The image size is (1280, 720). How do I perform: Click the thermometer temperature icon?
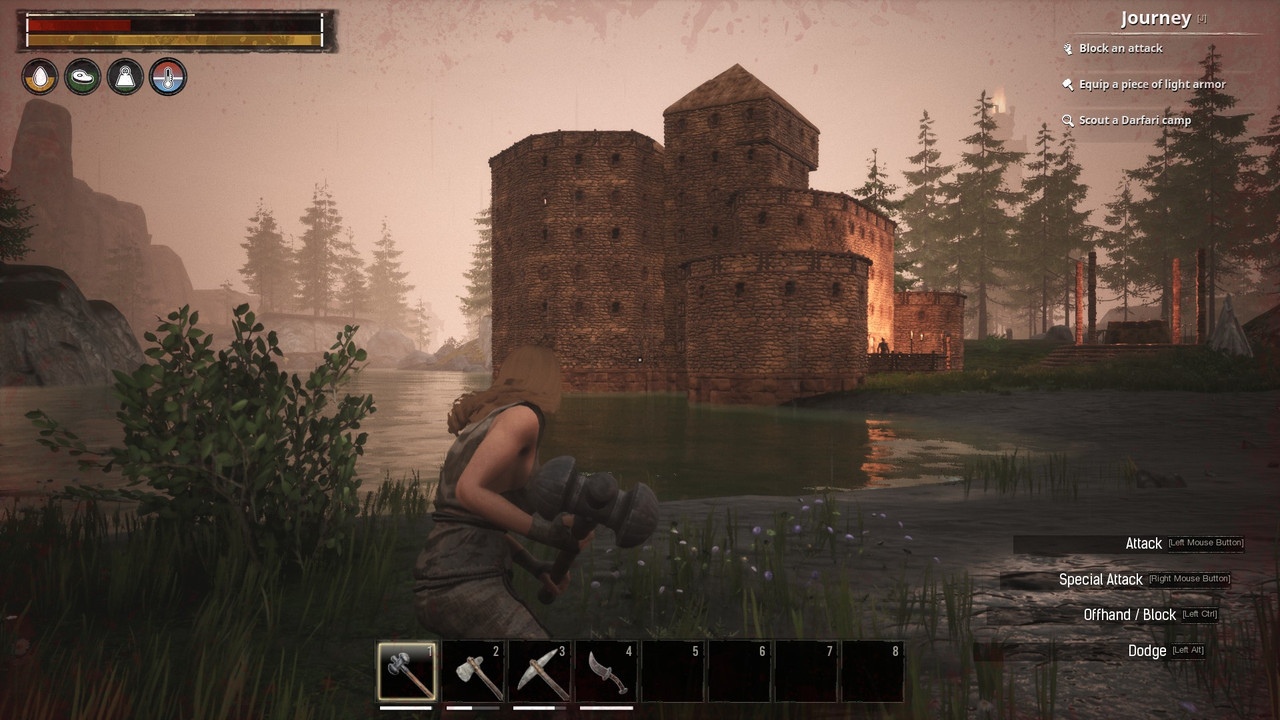click(x=168, y=77)
